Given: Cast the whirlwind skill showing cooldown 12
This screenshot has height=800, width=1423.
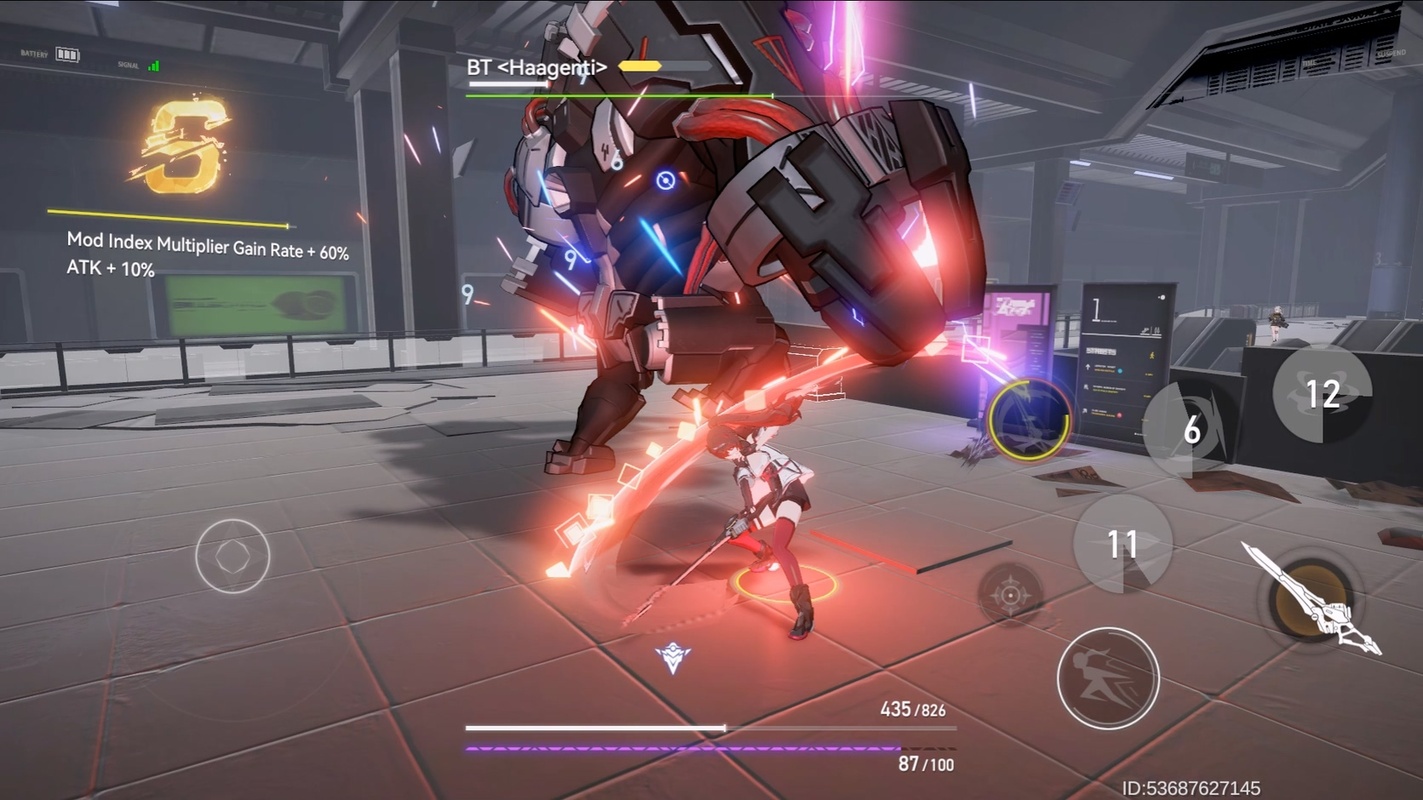Looking at the screenshot, I should 1322,394.
